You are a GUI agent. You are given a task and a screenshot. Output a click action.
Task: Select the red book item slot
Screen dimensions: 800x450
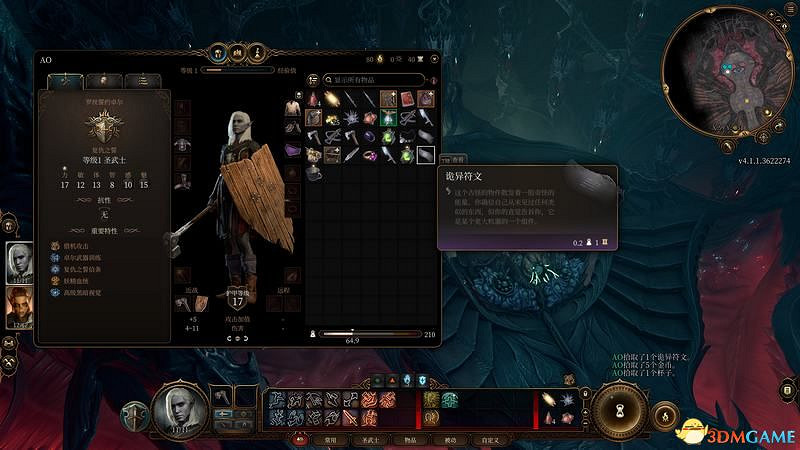[x=407, y=99]
